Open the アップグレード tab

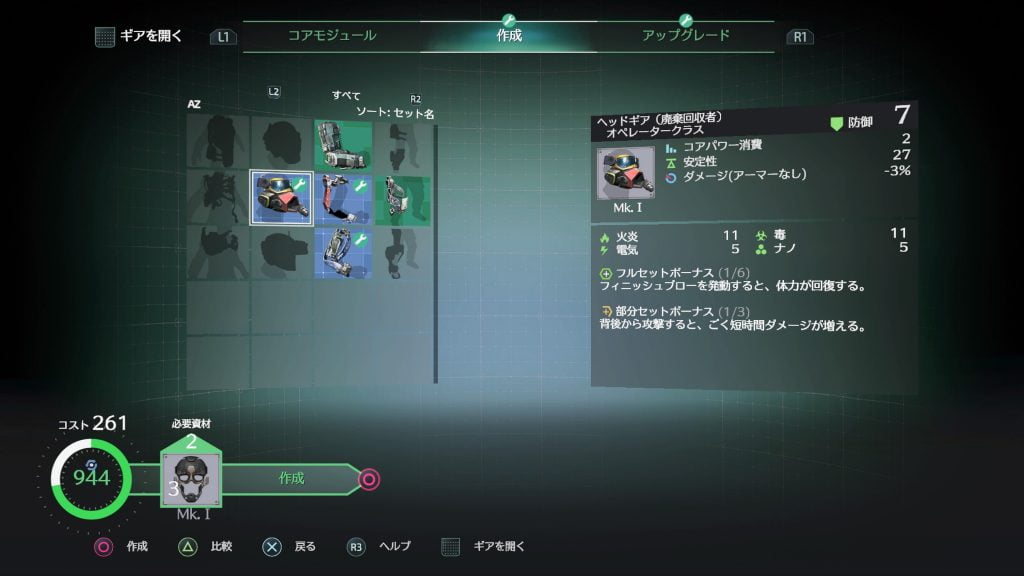click(x=686, y=36)
